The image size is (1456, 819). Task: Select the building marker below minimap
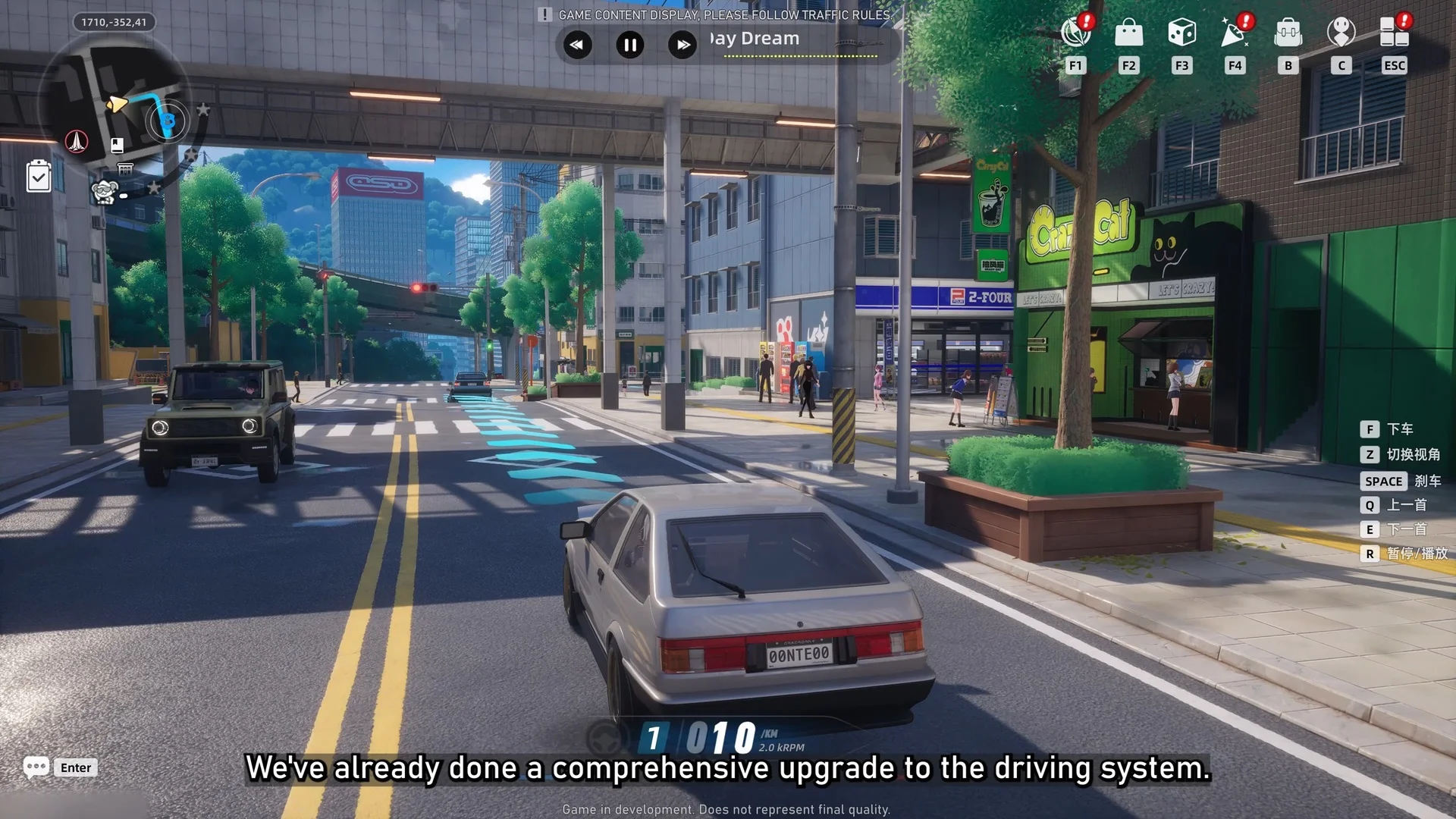pos(125,168)
